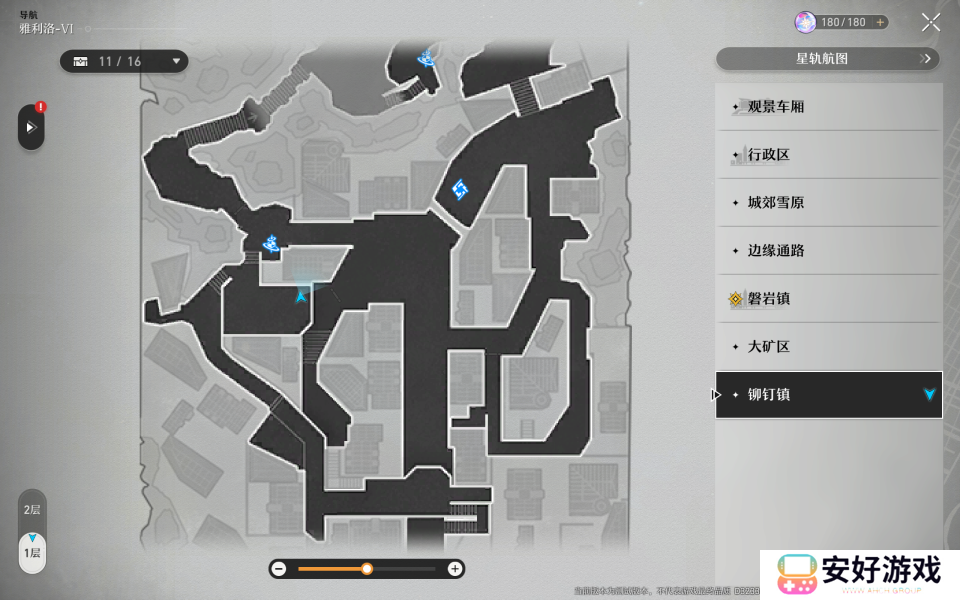The height and width of the screenshot is (600, 960).
Task: Switch to floor 1层
Action: [x=32, y=552]
